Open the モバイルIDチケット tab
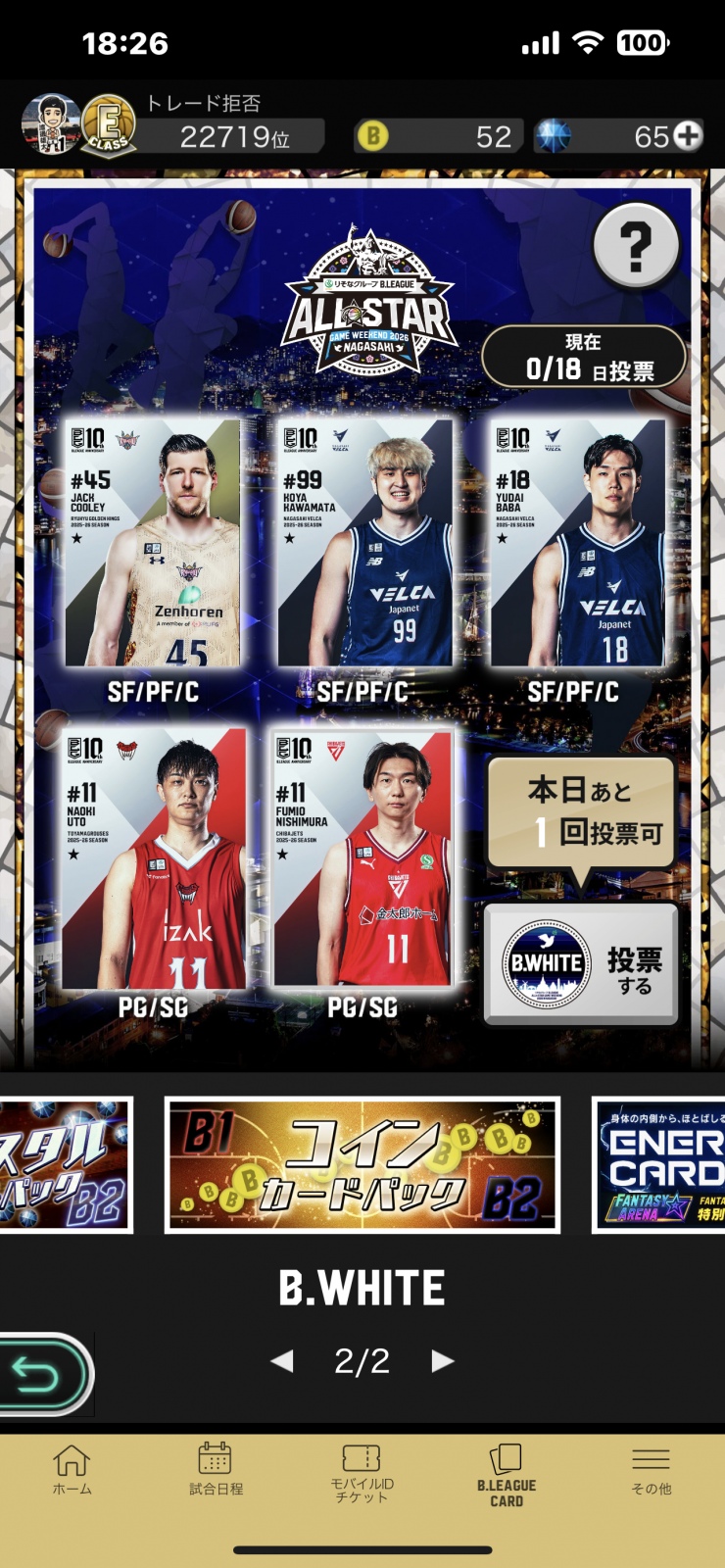725x1568 pixels. tap(362, 1471)
